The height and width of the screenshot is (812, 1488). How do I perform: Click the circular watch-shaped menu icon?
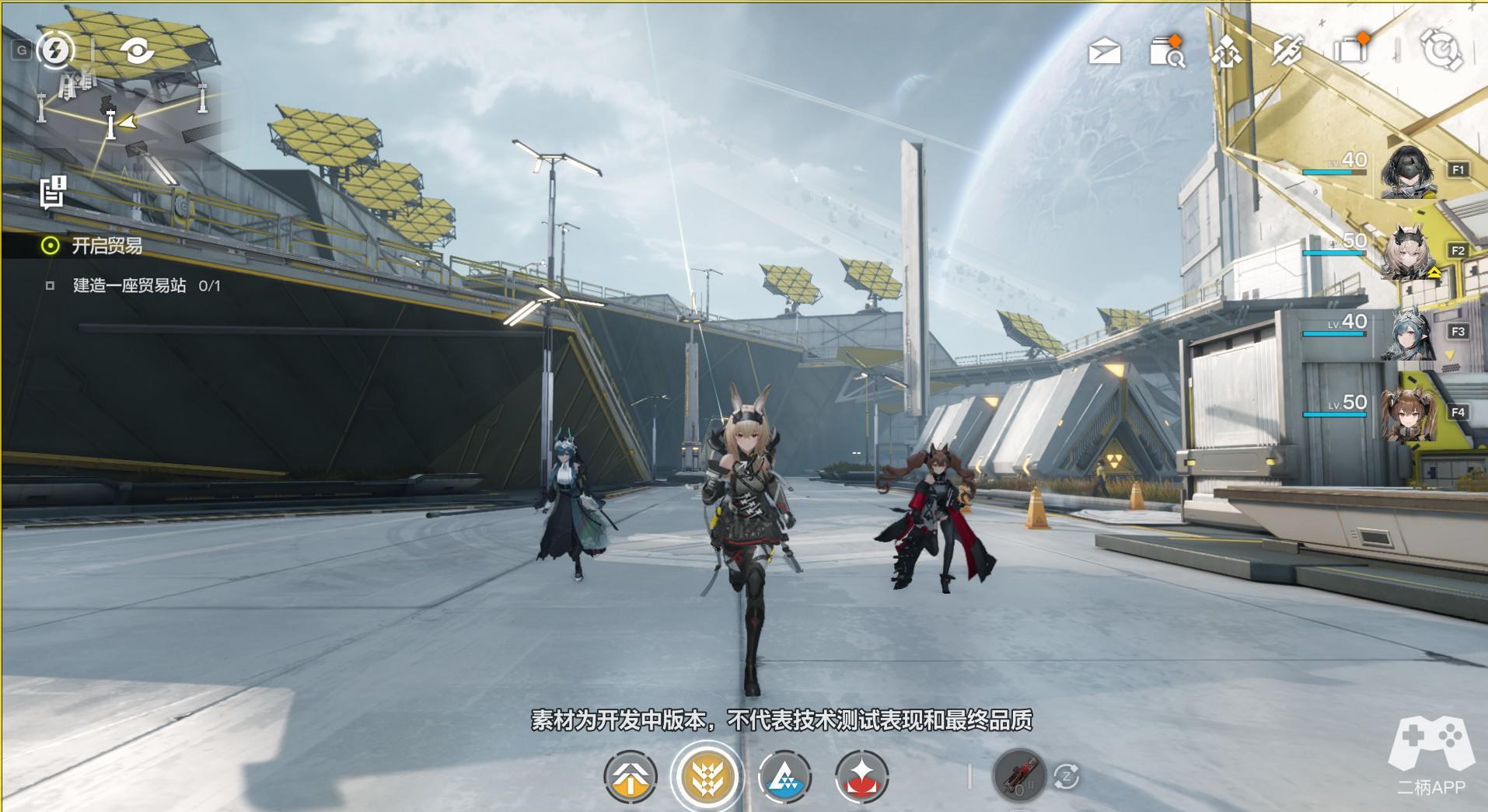tap(1441, 51)
